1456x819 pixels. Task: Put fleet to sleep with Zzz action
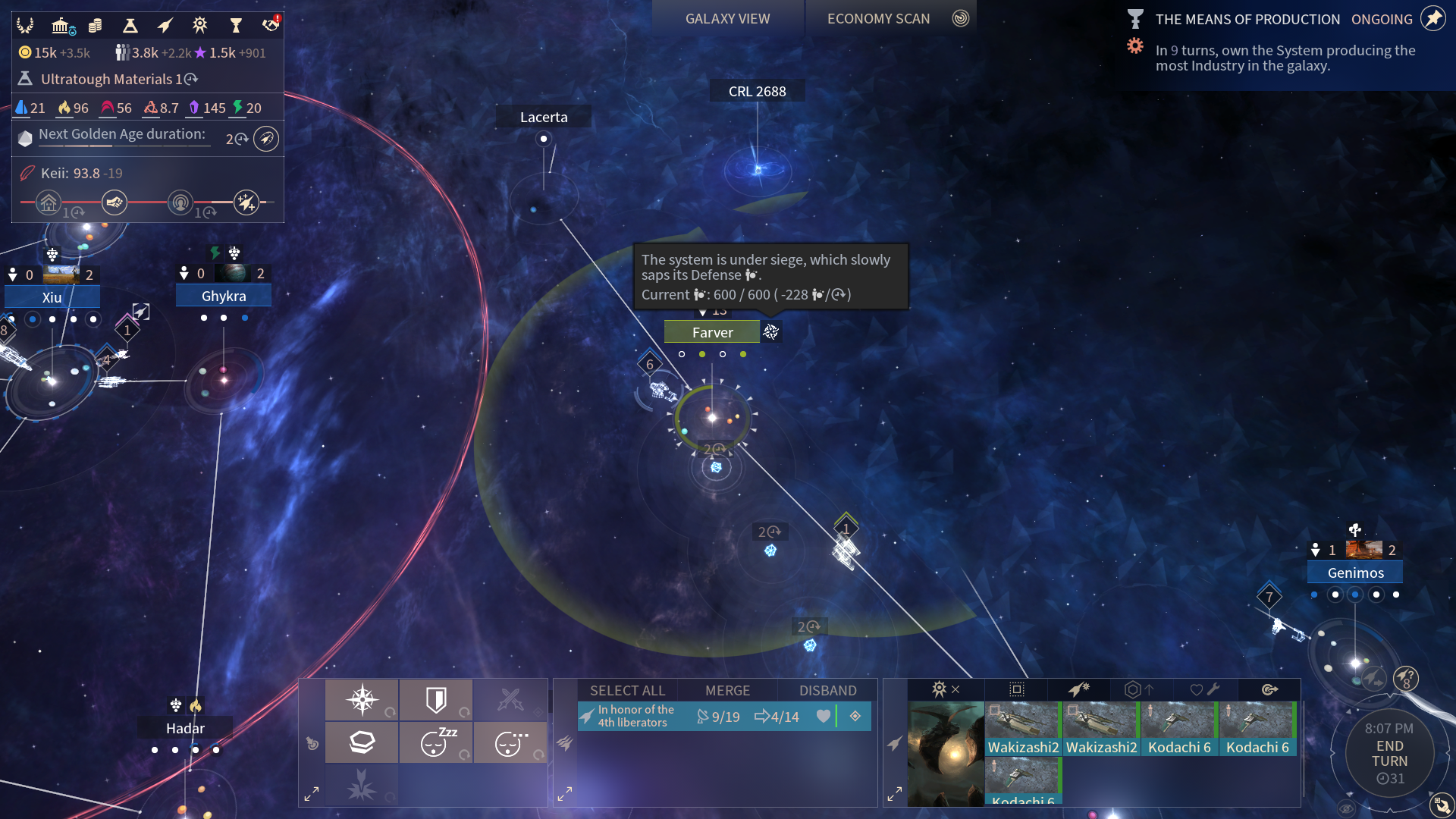click(436, 742)
